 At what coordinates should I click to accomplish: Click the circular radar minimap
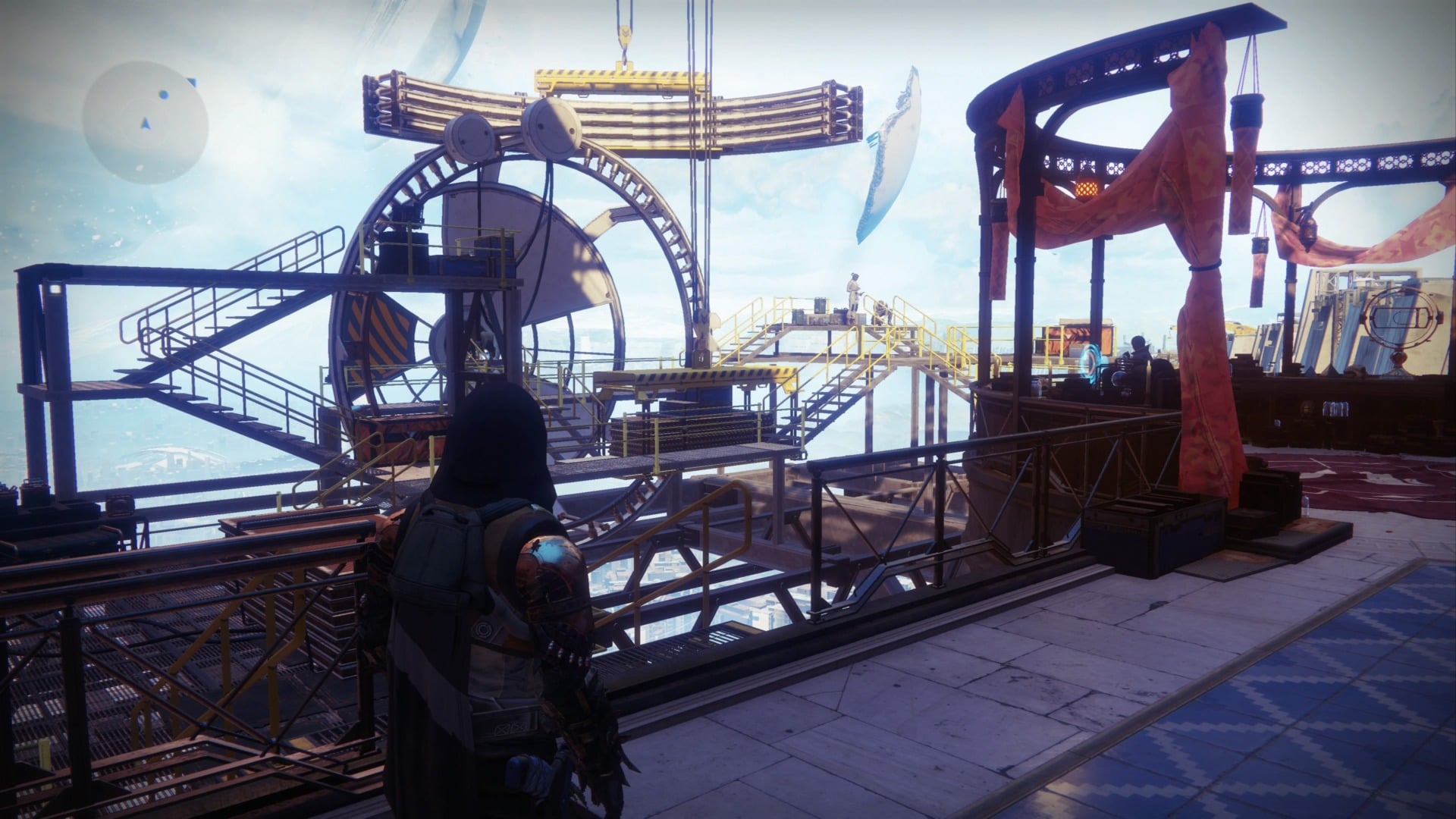click(146, 124)
